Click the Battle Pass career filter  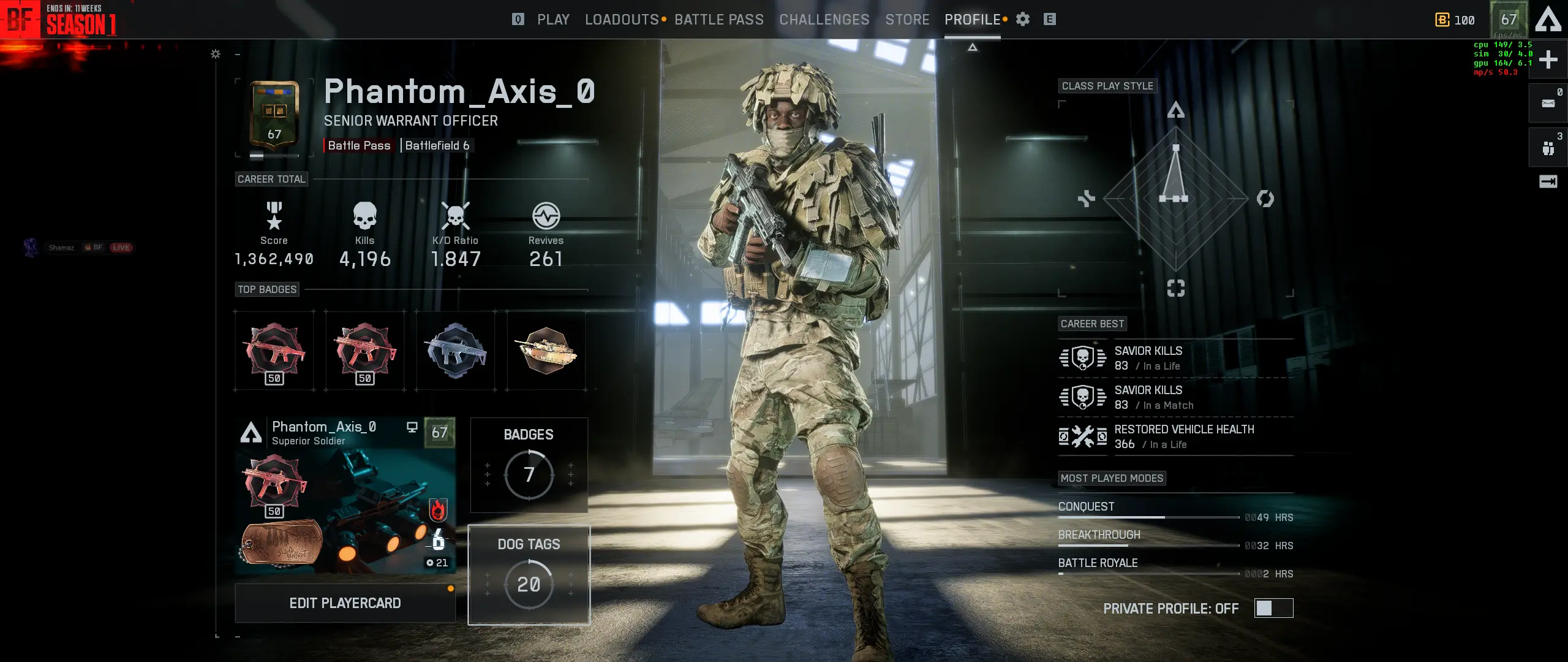click(359, 145)
